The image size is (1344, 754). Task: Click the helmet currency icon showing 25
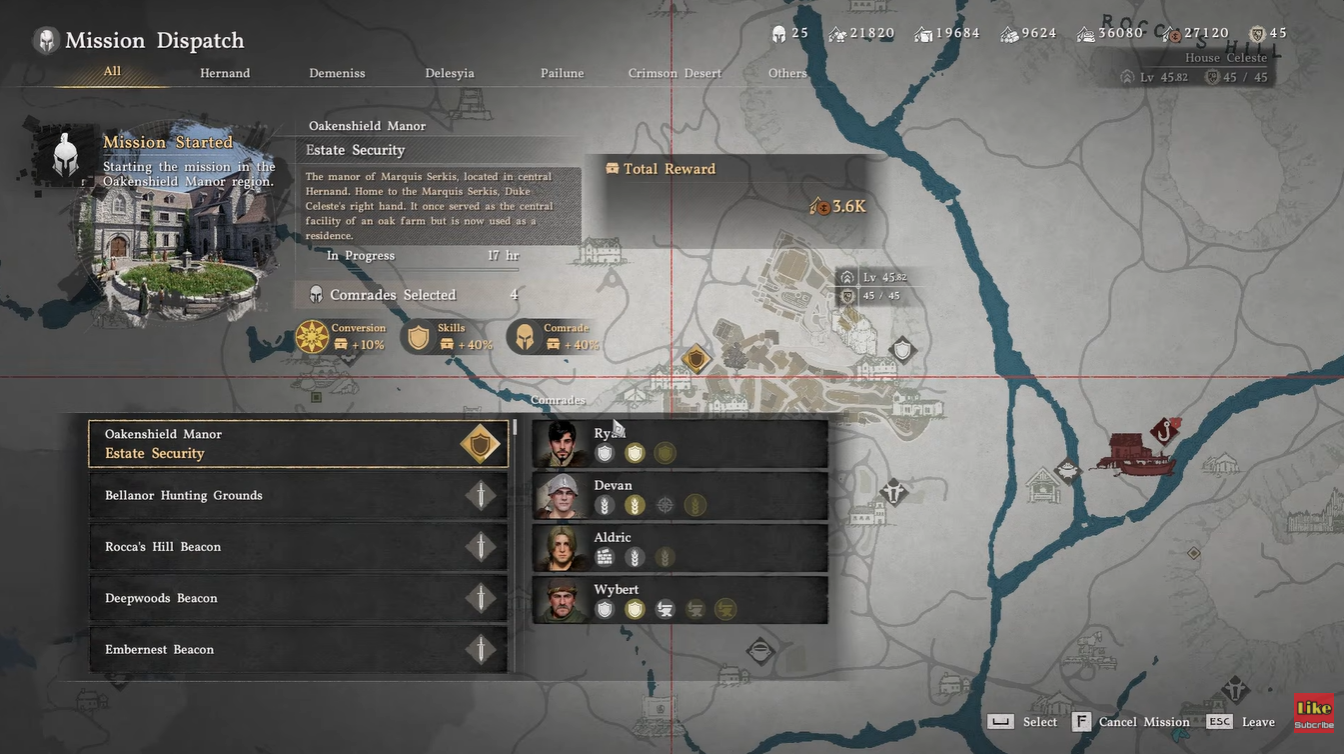coord(778,32)
